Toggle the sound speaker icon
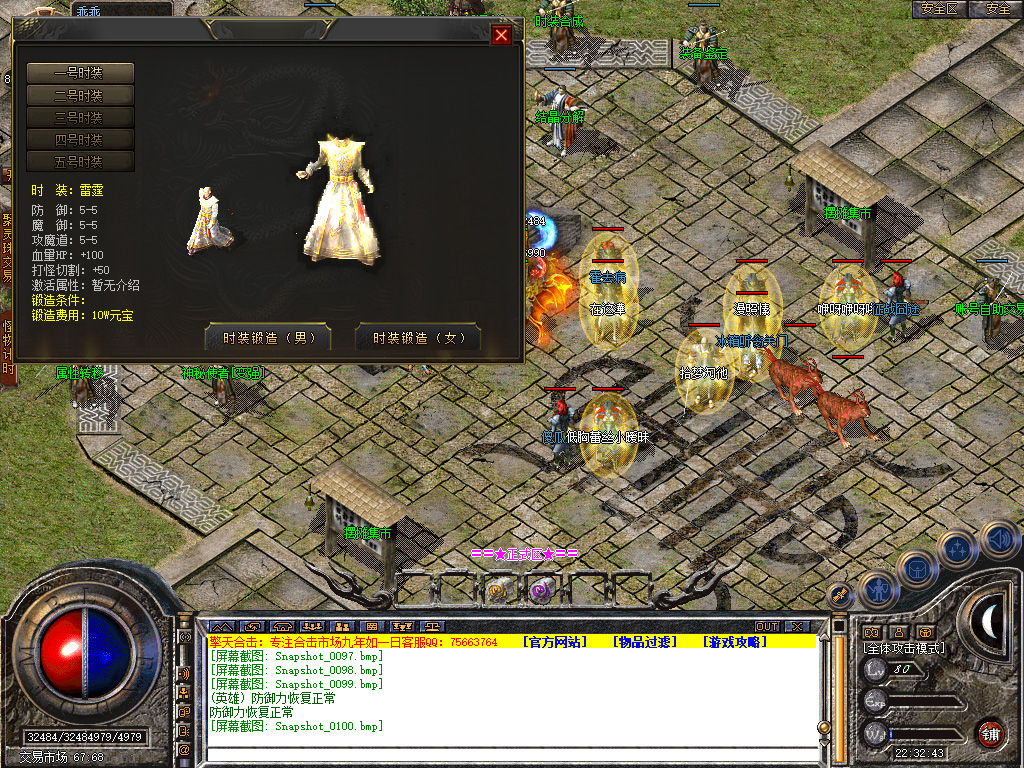This screenshot has height=768, width=1024. [999, 541]
